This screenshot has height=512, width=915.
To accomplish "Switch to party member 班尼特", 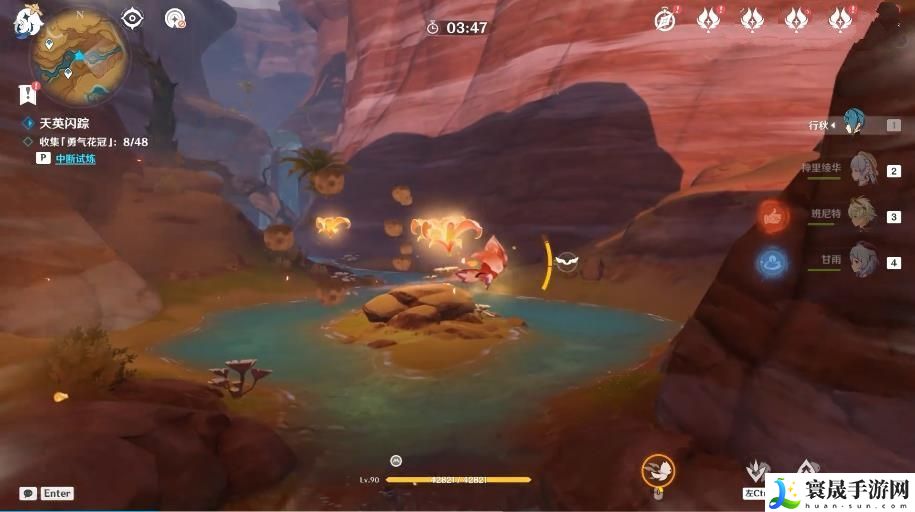I will click(863, 214).
